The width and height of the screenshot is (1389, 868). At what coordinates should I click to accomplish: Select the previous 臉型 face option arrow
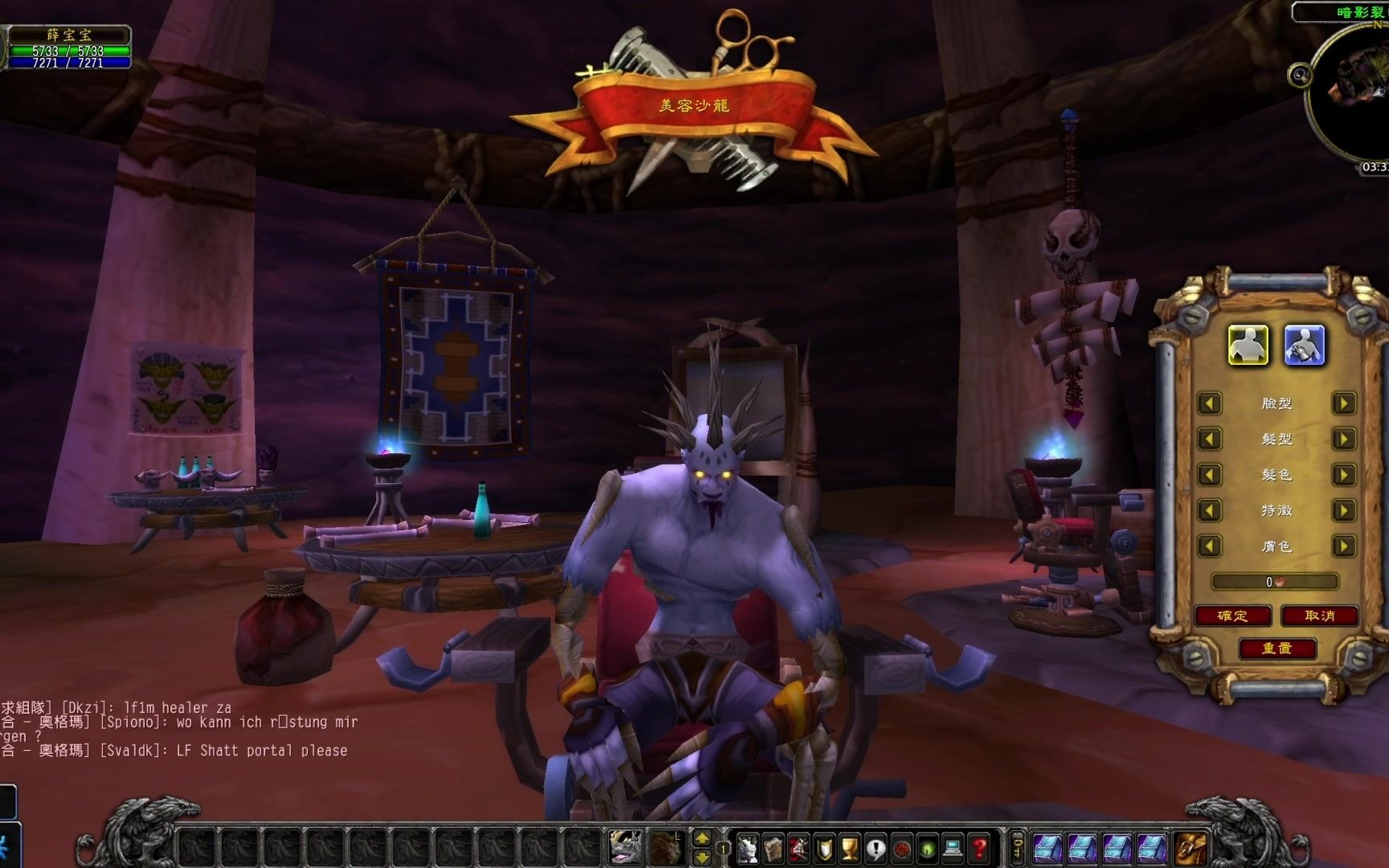coord(1208,403)
